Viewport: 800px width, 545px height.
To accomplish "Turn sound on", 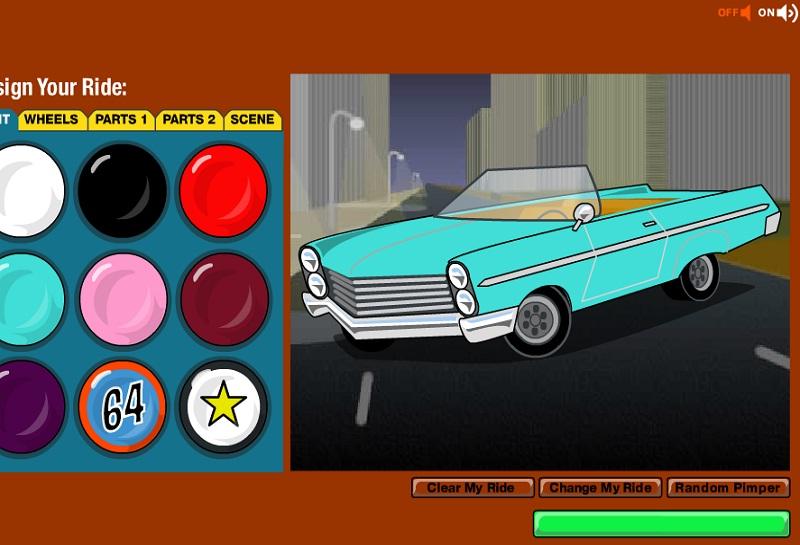I will (x=777, y=13).
